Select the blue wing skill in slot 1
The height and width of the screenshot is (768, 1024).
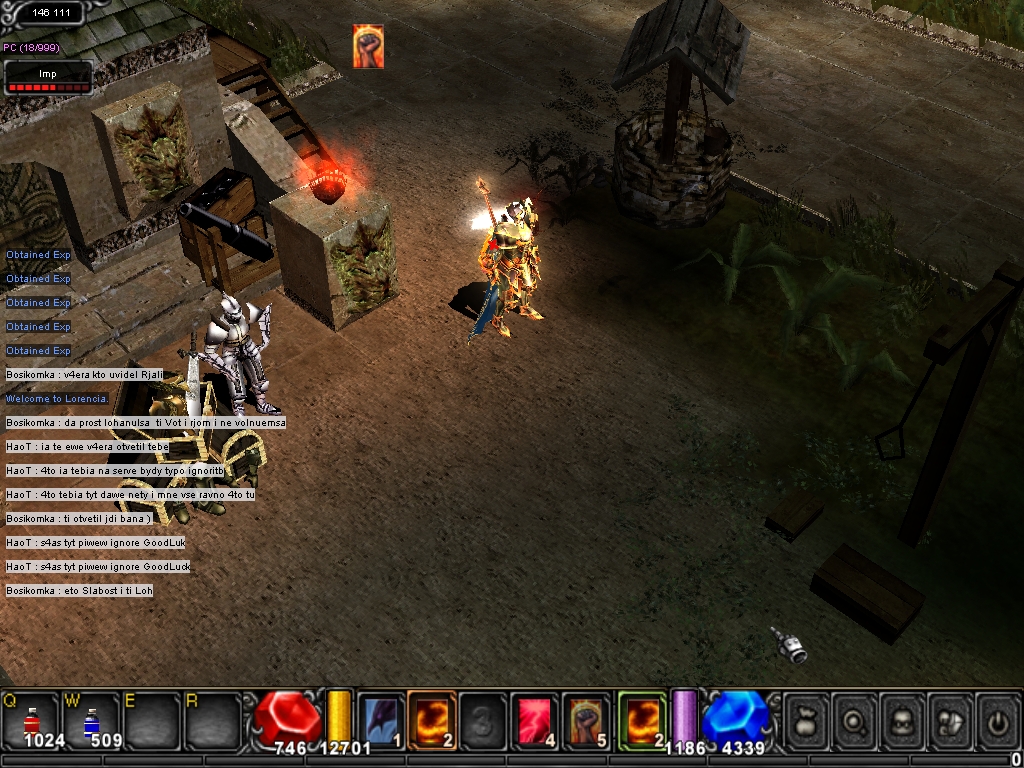pos(381,720)
